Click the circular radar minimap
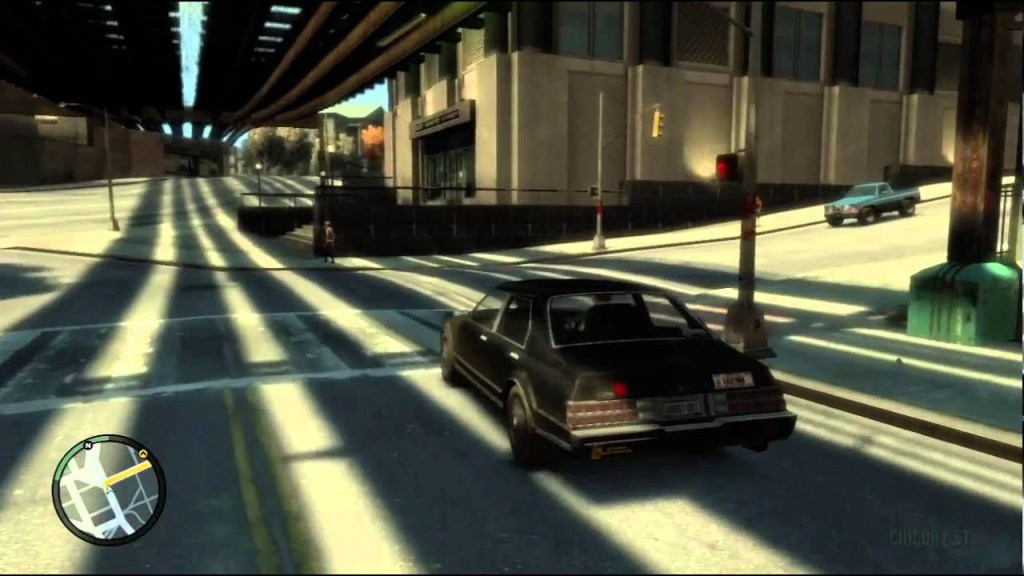The height and width of the screenshot is (576, 1024). 108,490
